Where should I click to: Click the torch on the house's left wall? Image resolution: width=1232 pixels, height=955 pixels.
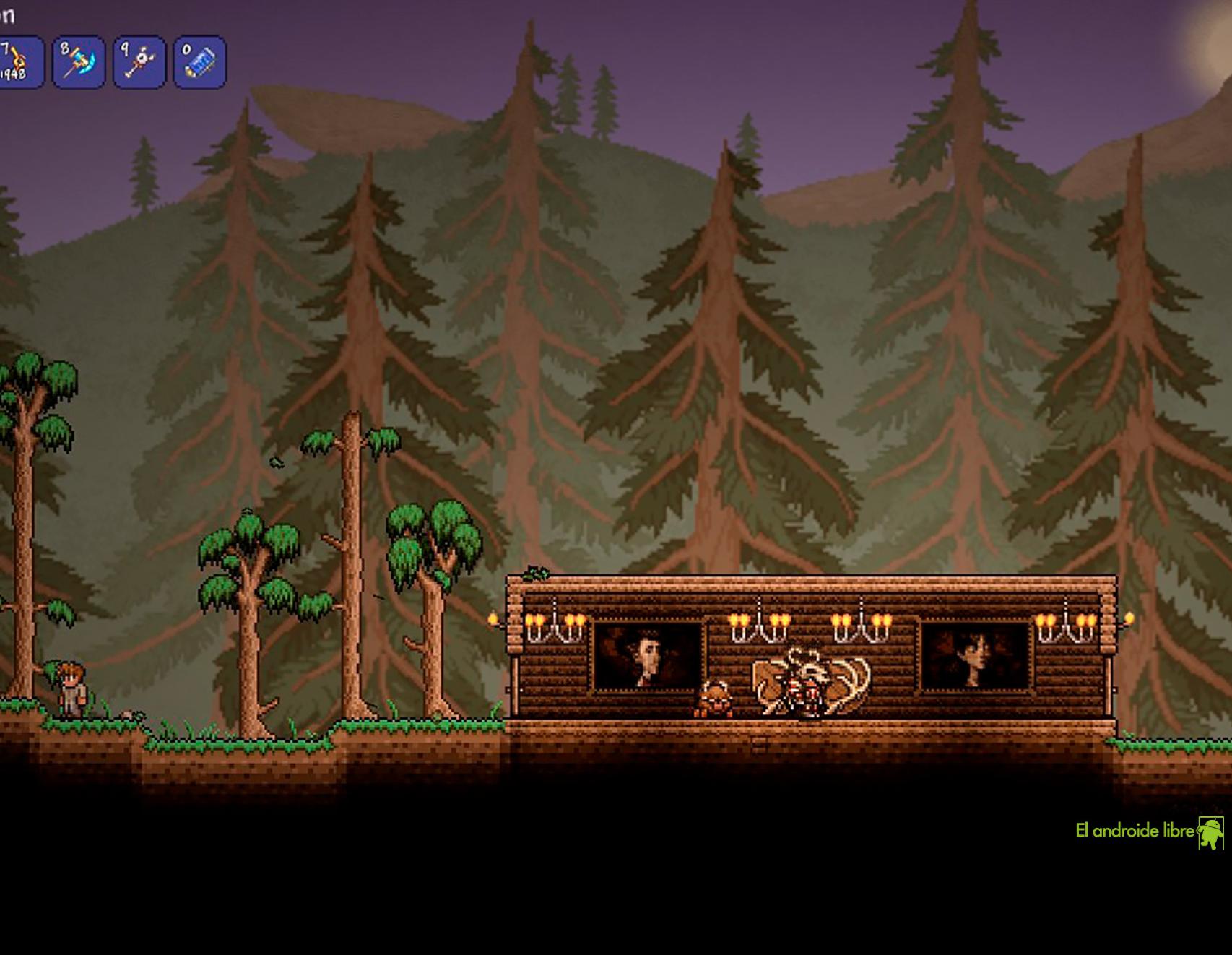coord(493,615)
